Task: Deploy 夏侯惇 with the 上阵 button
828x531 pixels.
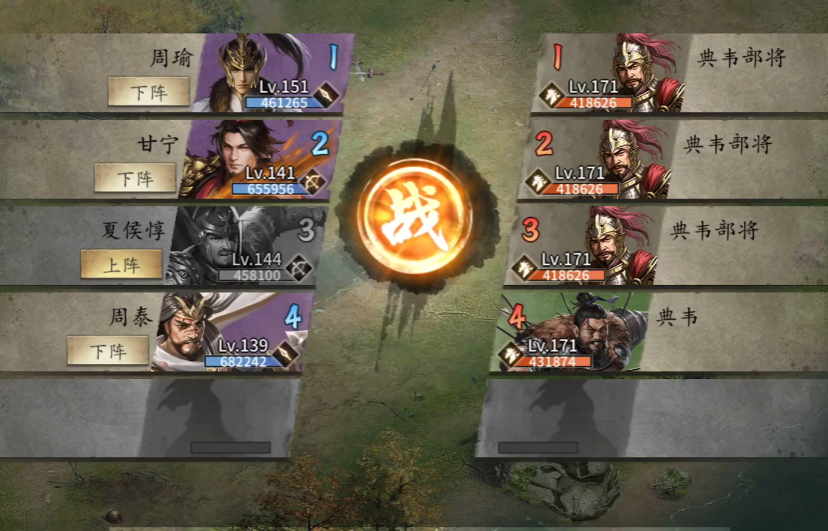Action: (122, 264)
